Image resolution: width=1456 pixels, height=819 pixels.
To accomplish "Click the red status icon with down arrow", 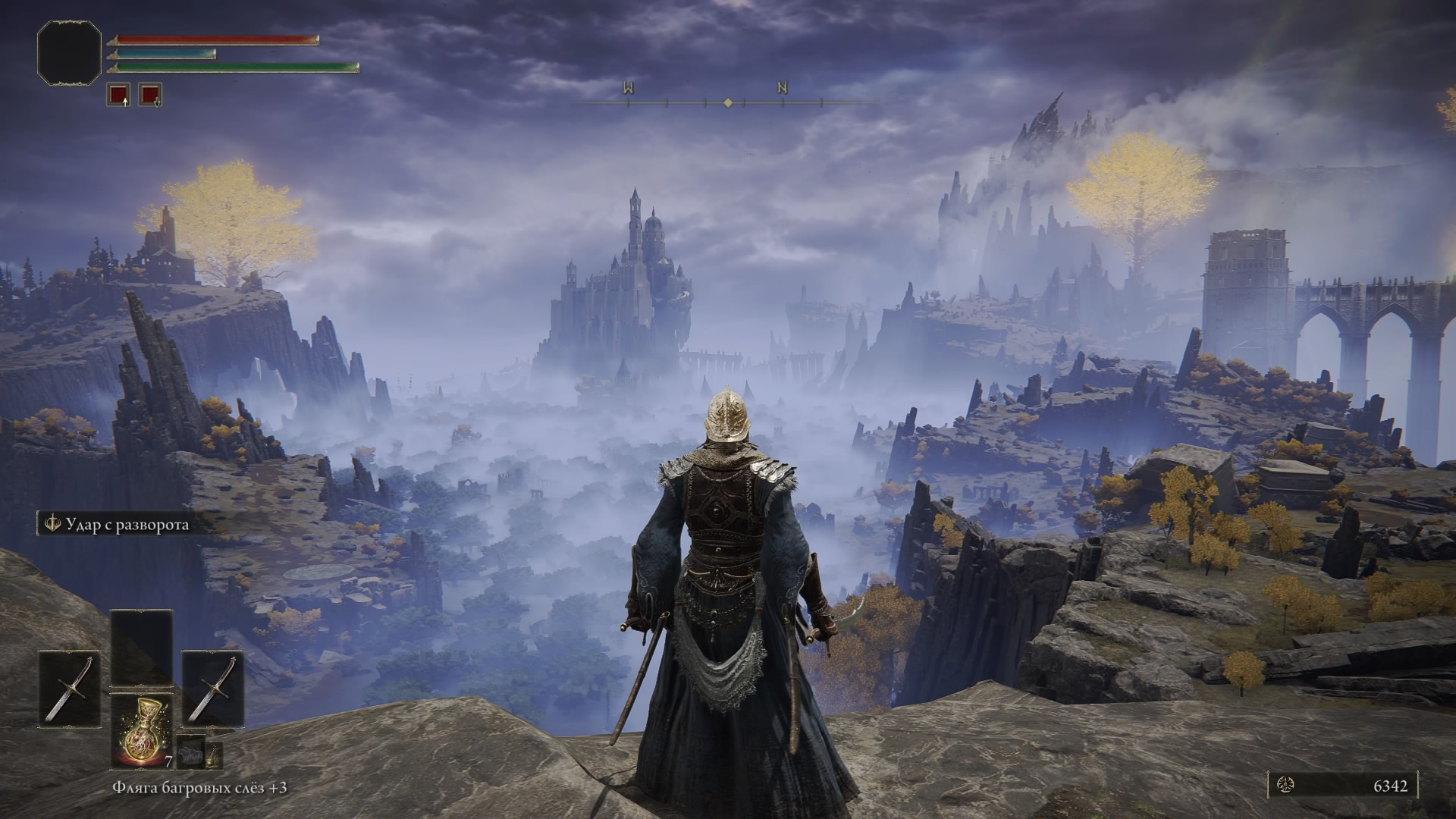I will point(150,95).
